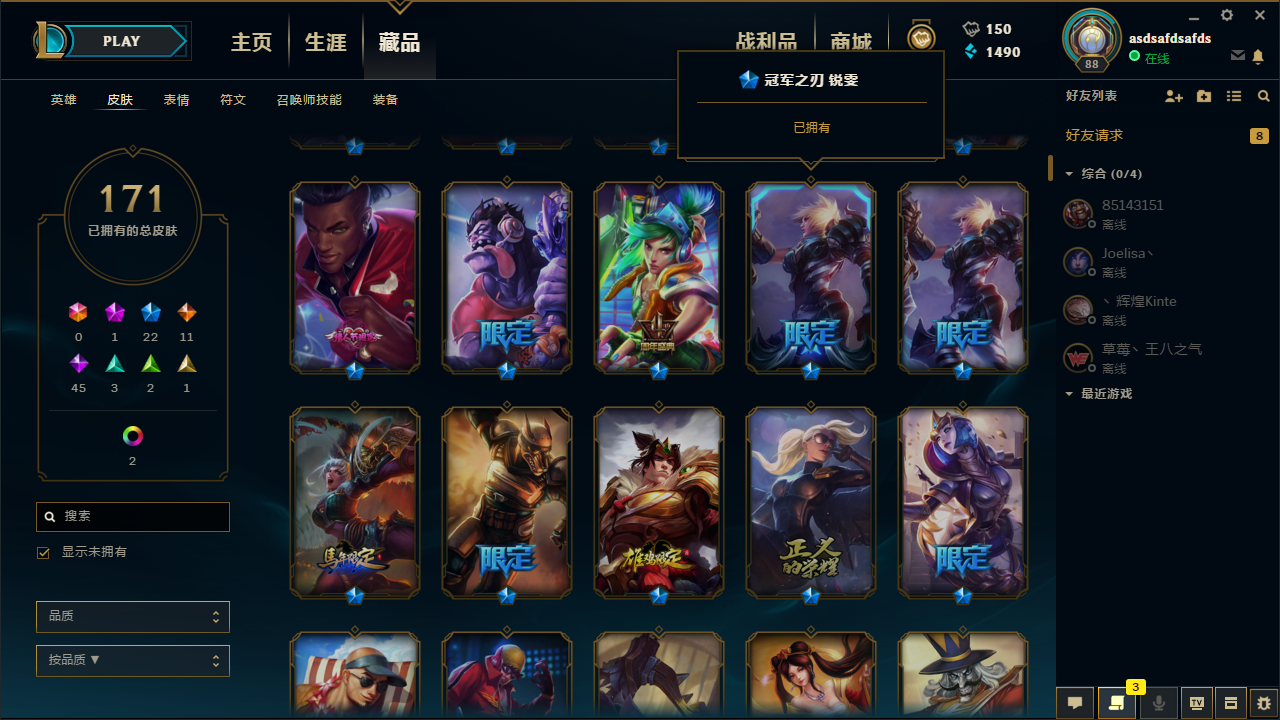Open the add friend icon

(1174, 96)
